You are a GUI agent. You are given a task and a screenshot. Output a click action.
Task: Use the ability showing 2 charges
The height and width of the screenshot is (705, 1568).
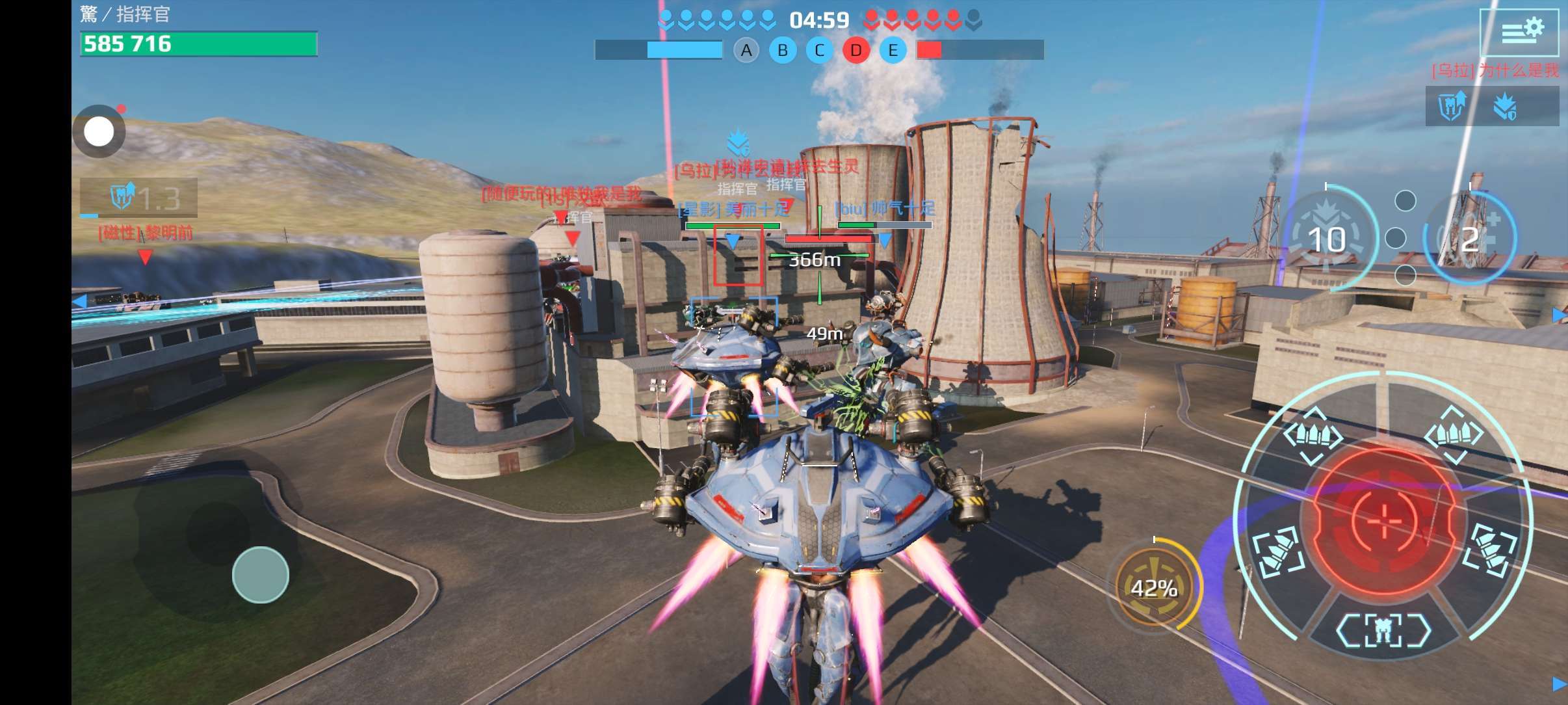coord(1469,239)
